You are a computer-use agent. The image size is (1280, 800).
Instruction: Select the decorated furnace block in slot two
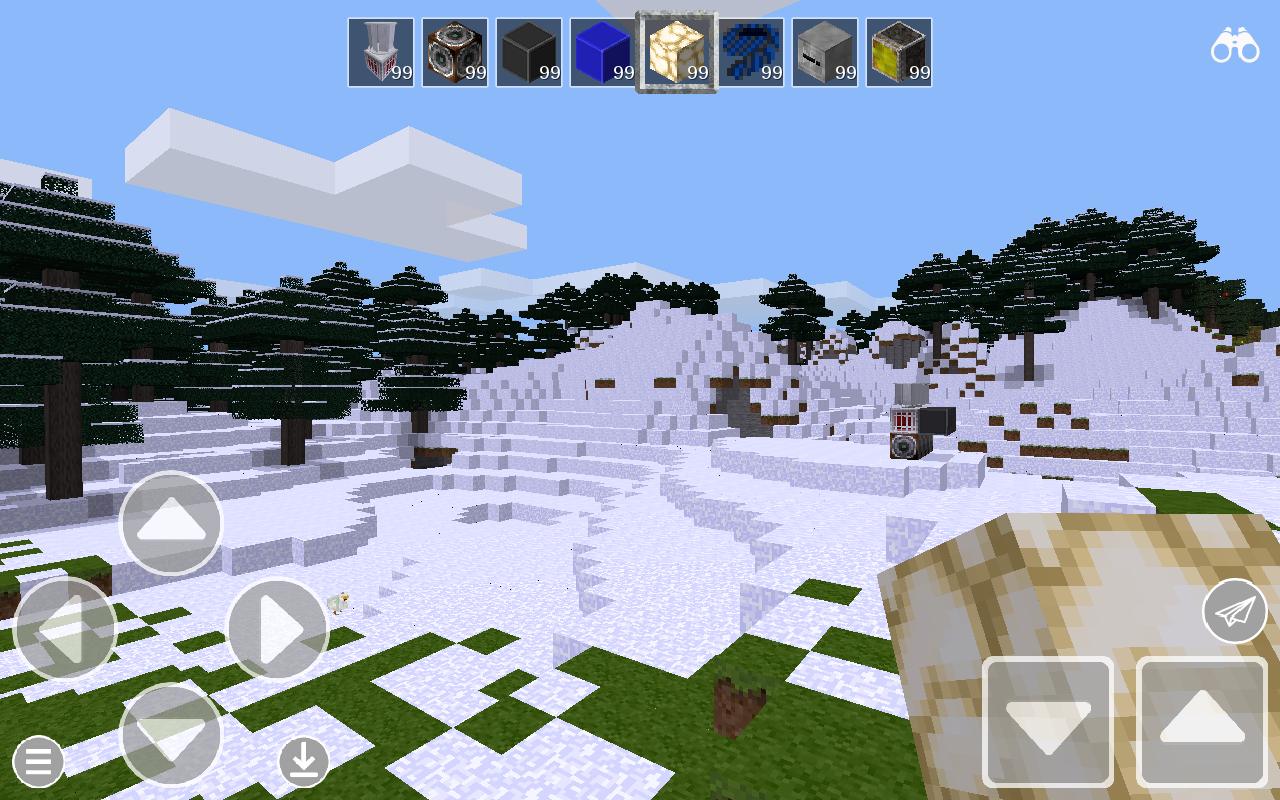[x=455, y=50]
